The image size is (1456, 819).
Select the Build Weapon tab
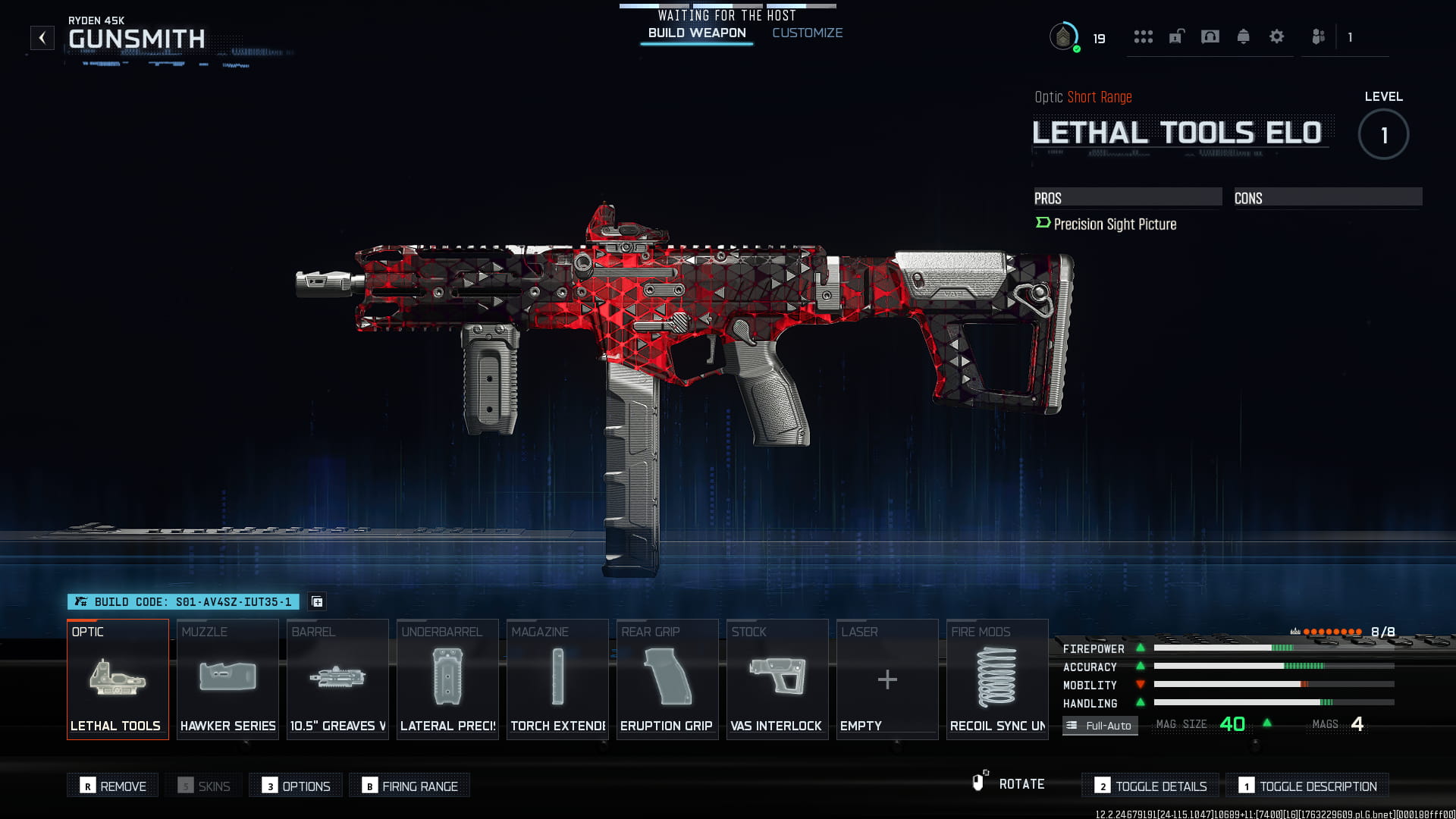(696, 33)
